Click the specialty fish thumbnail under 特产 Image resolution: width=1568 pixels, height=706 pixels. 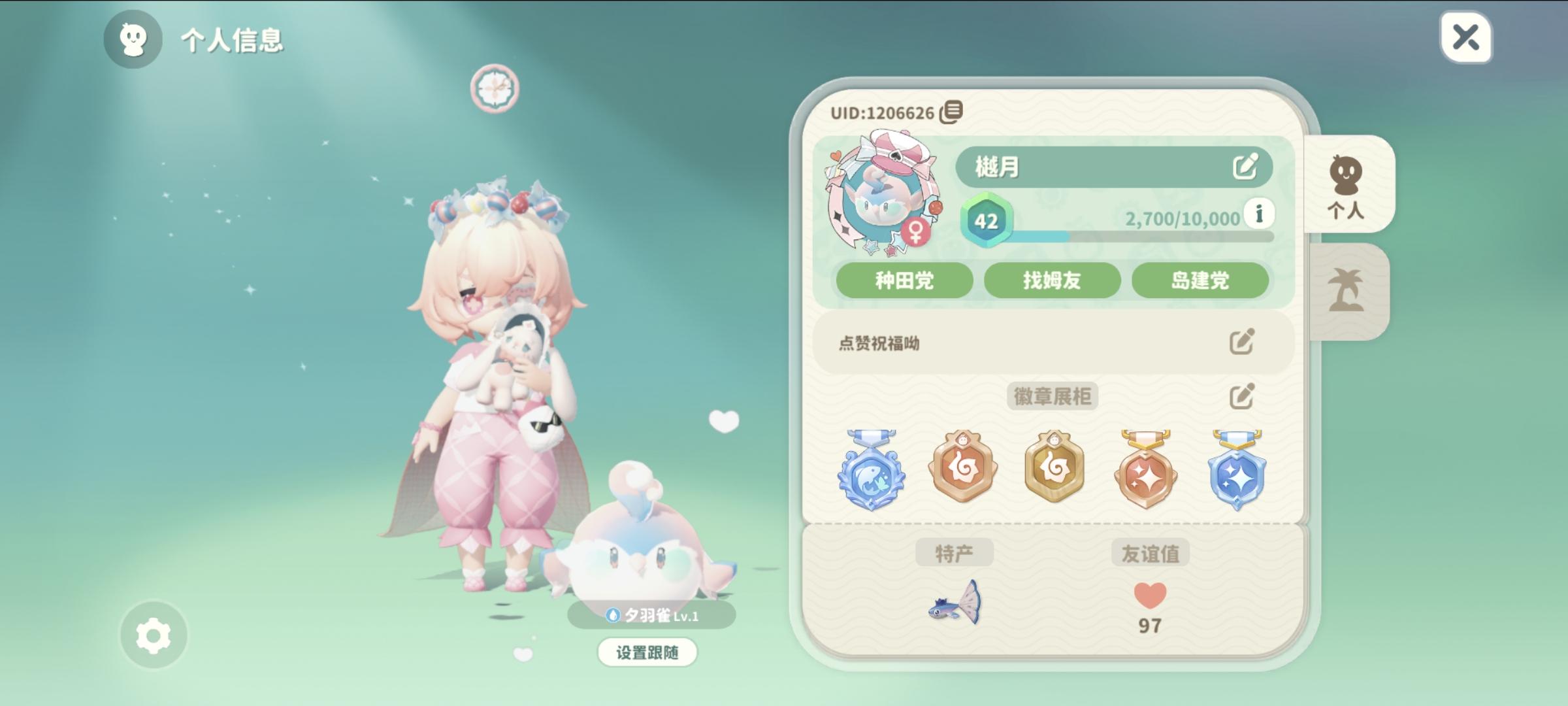[955, 607]
